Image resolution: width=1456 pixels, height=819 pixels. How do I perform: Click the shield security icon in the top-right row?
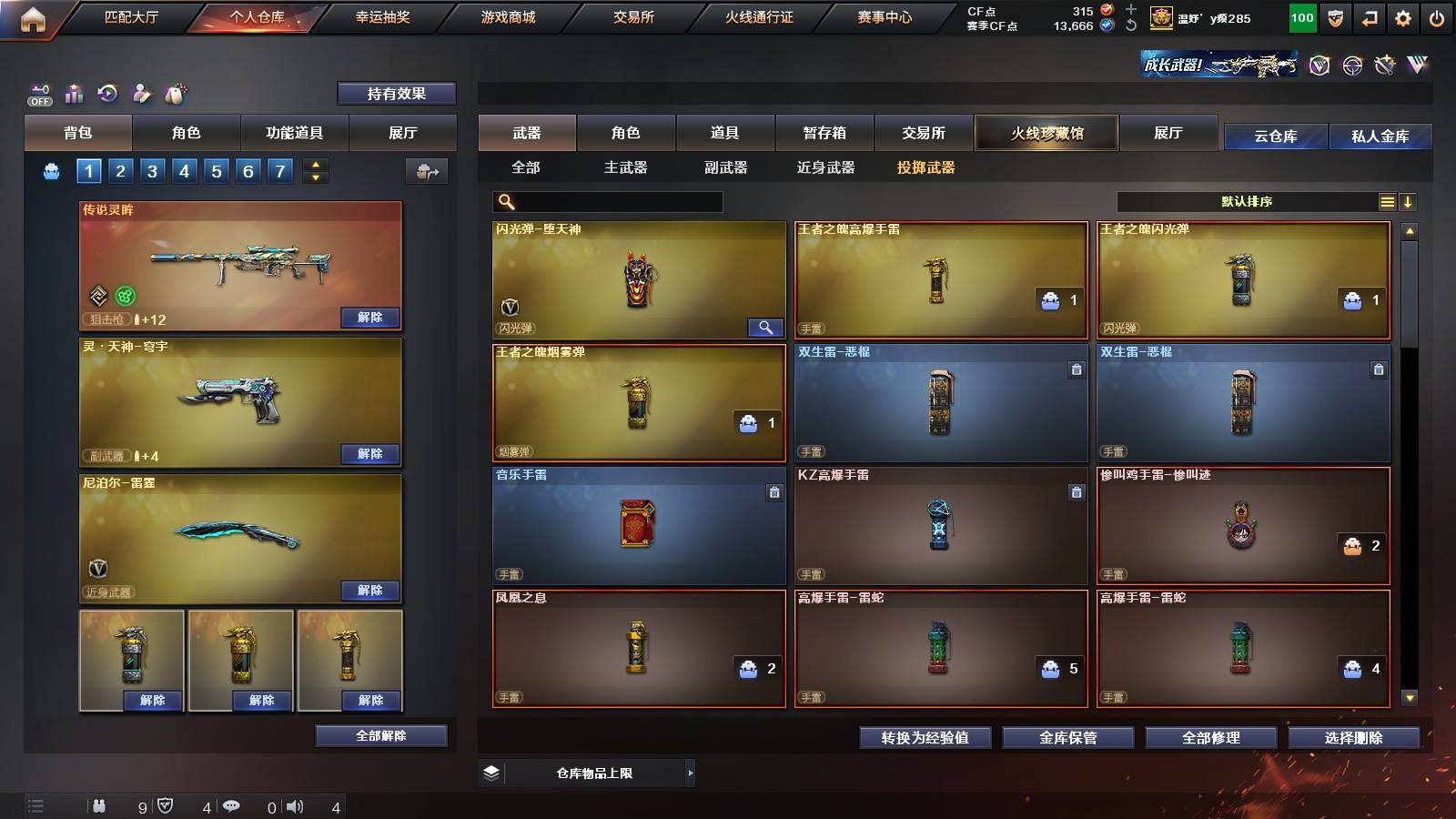pyautogui.click(x=1335, y=16)
